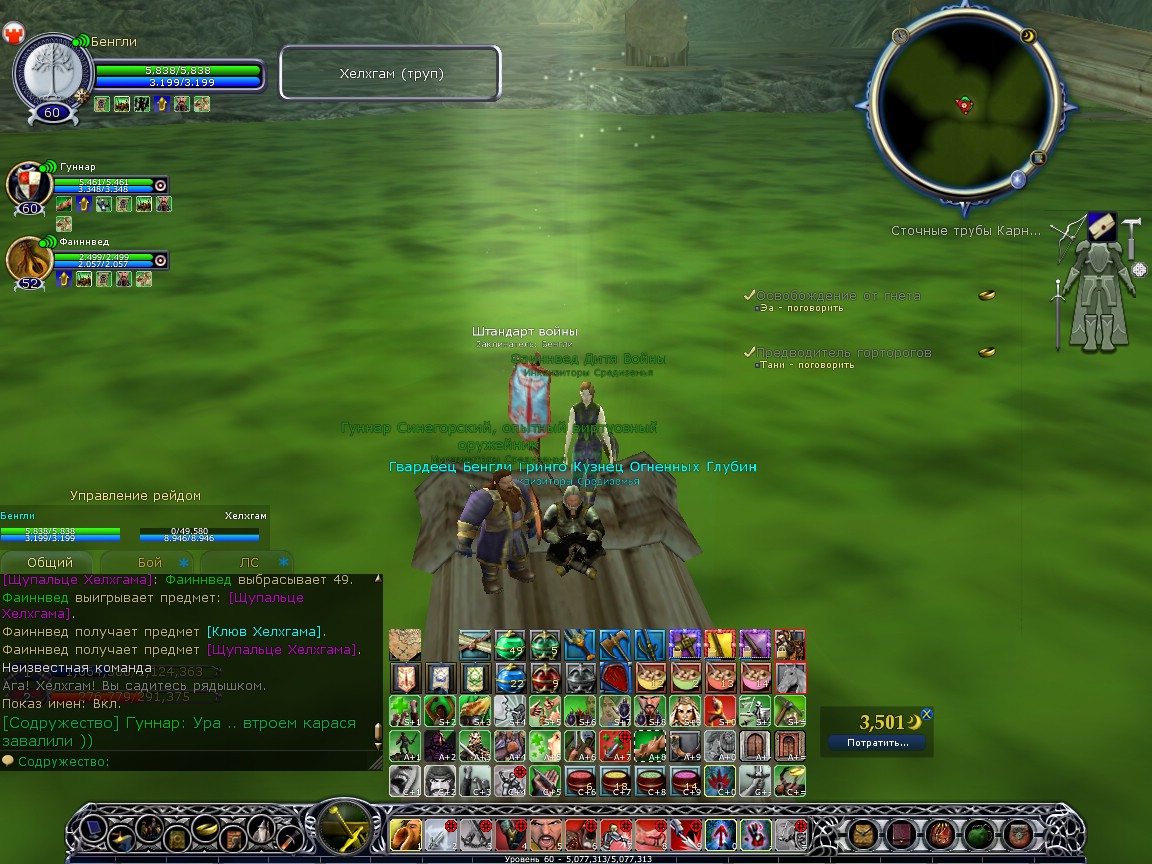This screenshot has height=864, width=1152.
Task: Click the Хелхгам (труп) target frame
Action: point(390,74)
